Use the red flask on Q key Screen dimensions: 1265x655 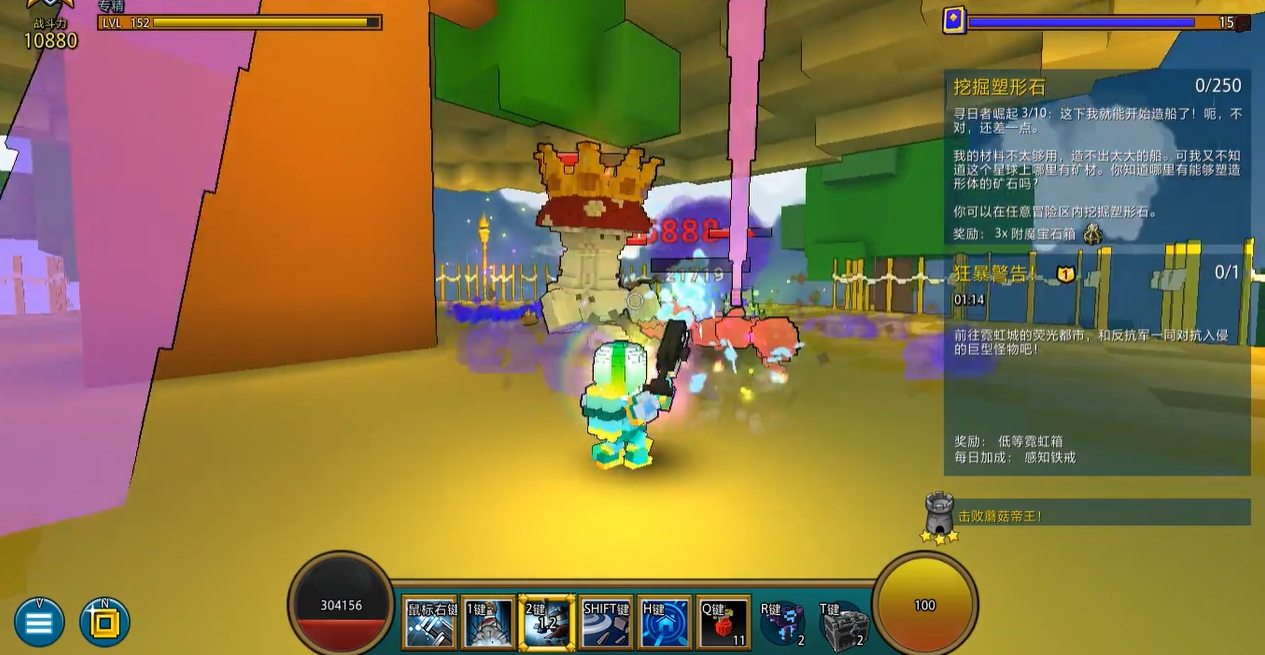[x=724, y=623]
